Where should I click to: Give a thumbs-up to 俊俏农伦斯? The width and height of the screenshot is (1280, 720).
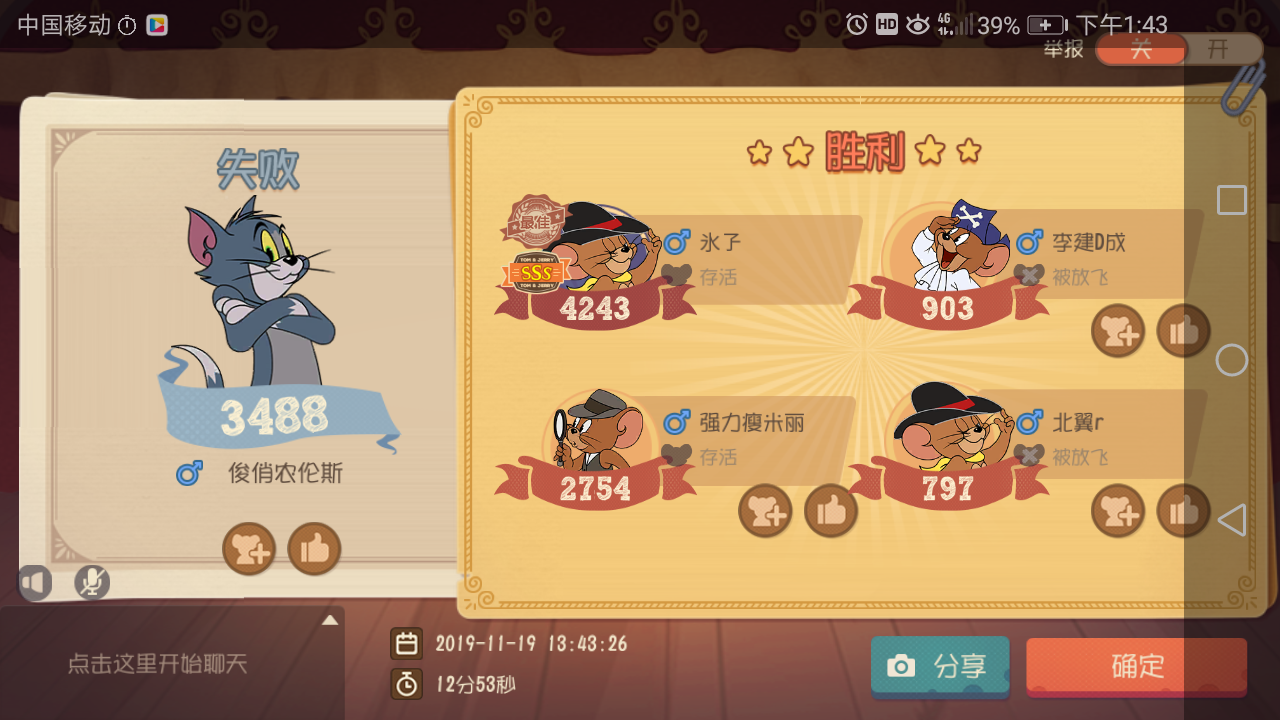coord(314,549)
